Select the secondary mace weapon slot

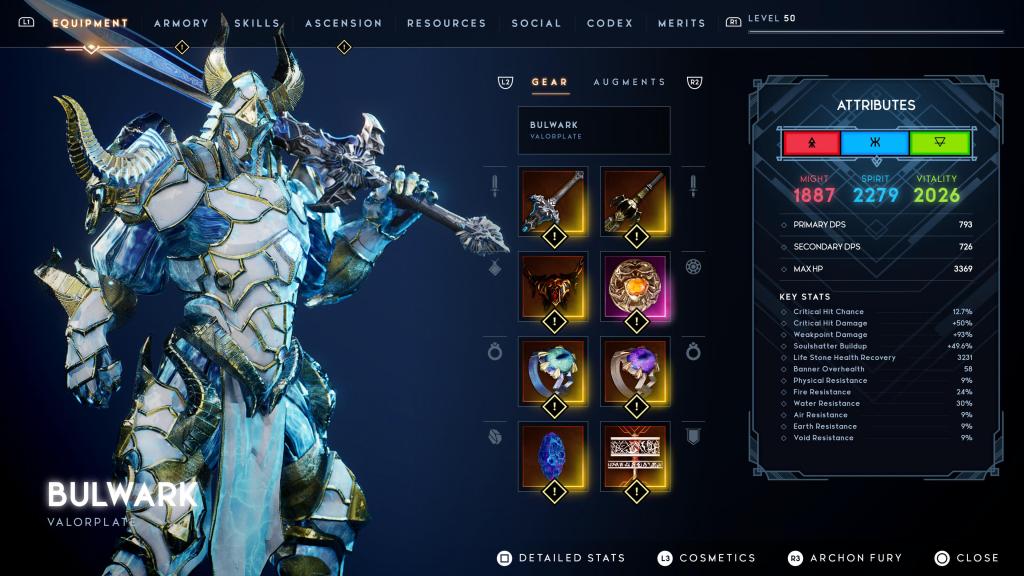pyautogui.click(x=634, y=201)
